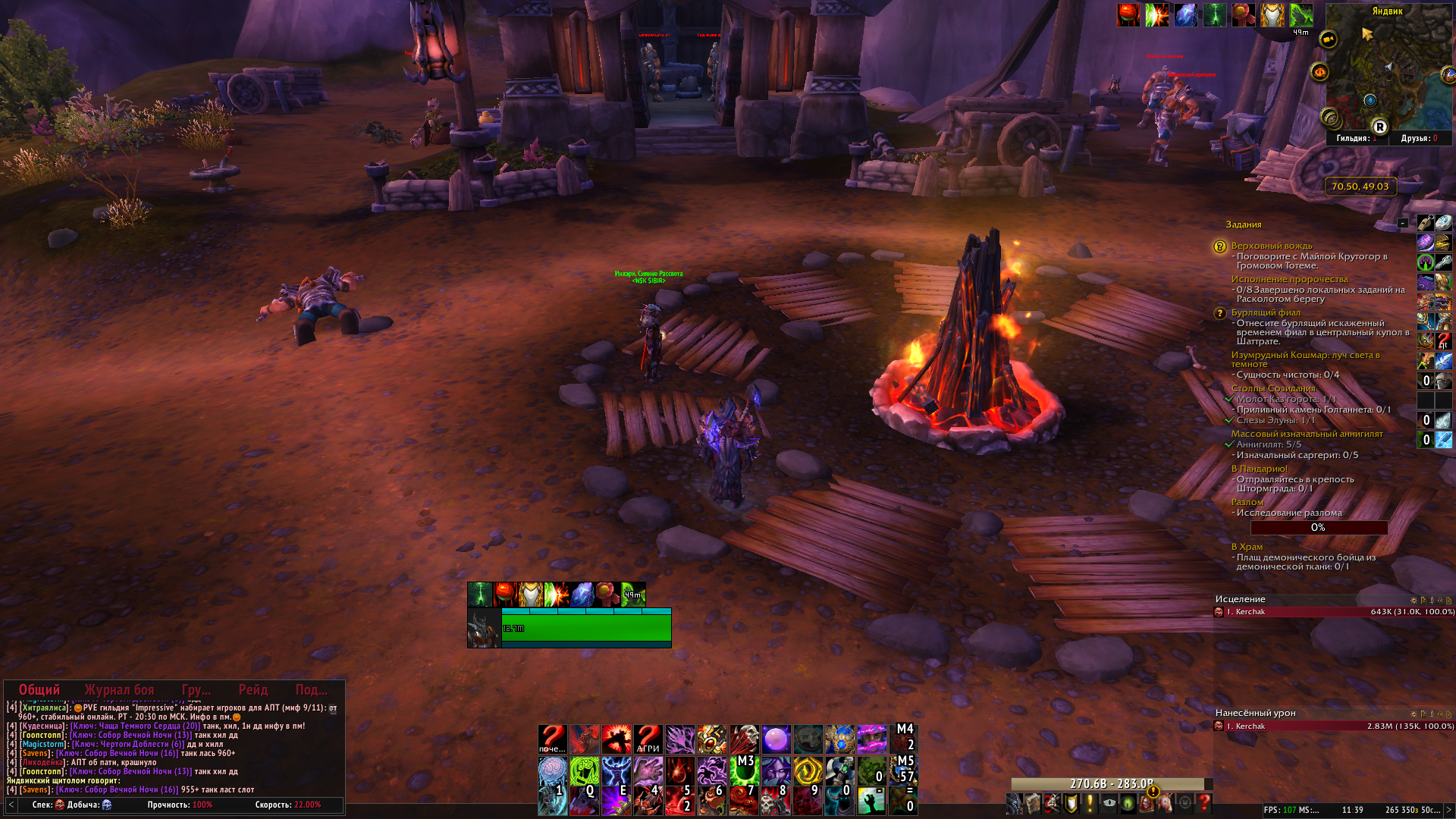
Task: Open the Журнал боя chat tab
Action: coord(119,689)
